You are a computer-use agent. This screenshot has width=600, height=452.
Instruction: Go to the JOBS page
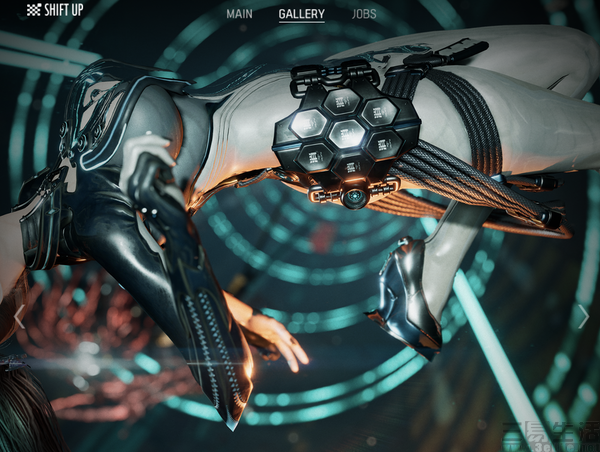click(364, 15)
